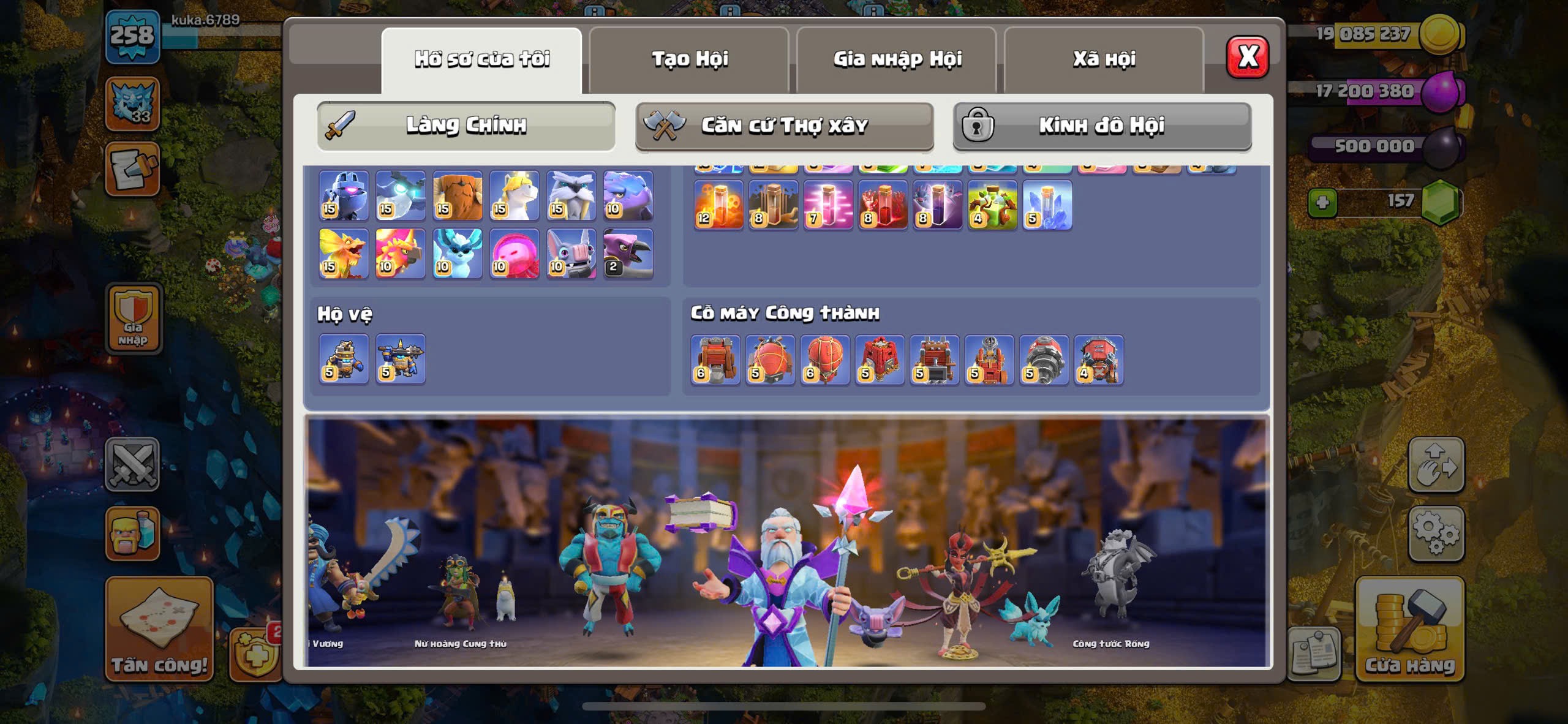Screen dimensions: 1568x724
Task: Show the Hồ sơ của tôi tab
Action: [x=481, y=59]
